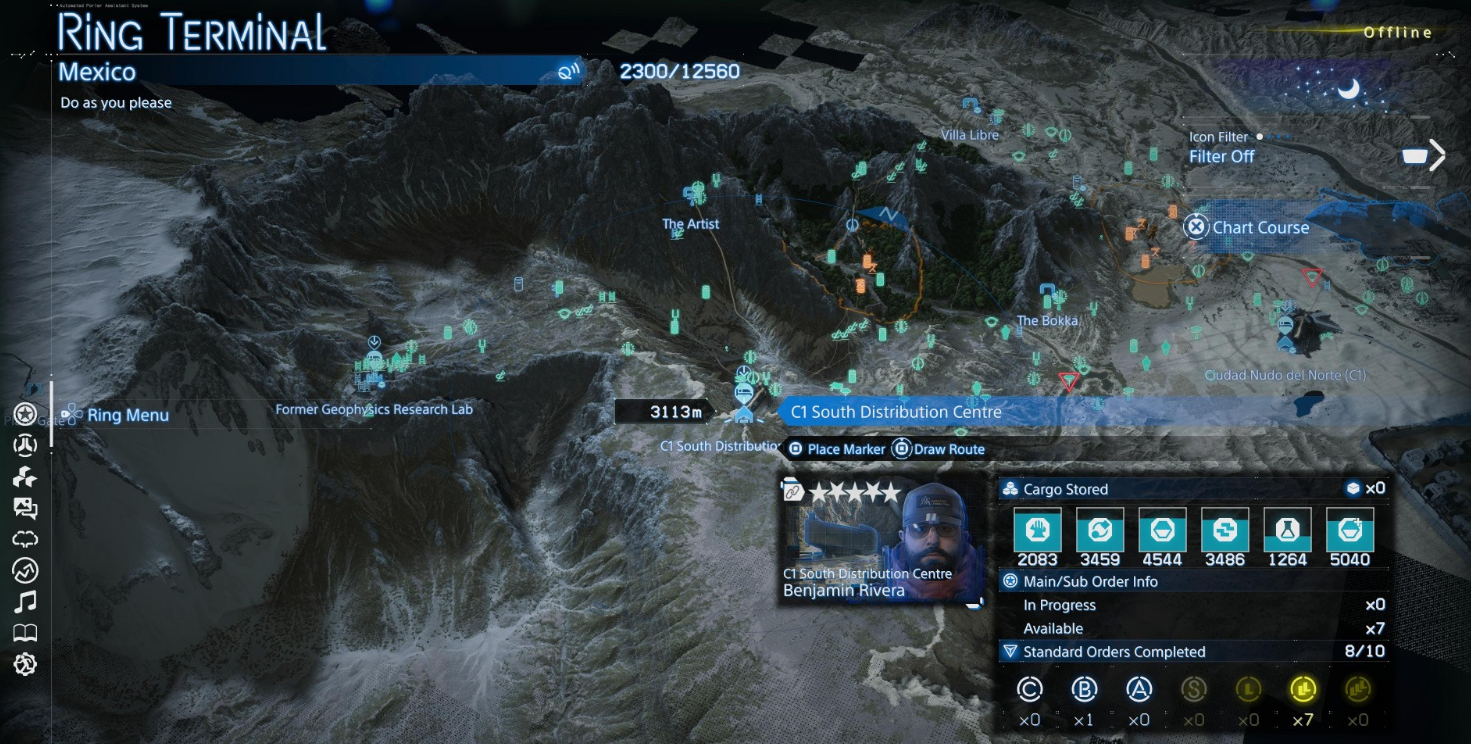The image size is (1471, 744).
Task: Open the open-book icon in the sidebar
Action: coord(25,633)
